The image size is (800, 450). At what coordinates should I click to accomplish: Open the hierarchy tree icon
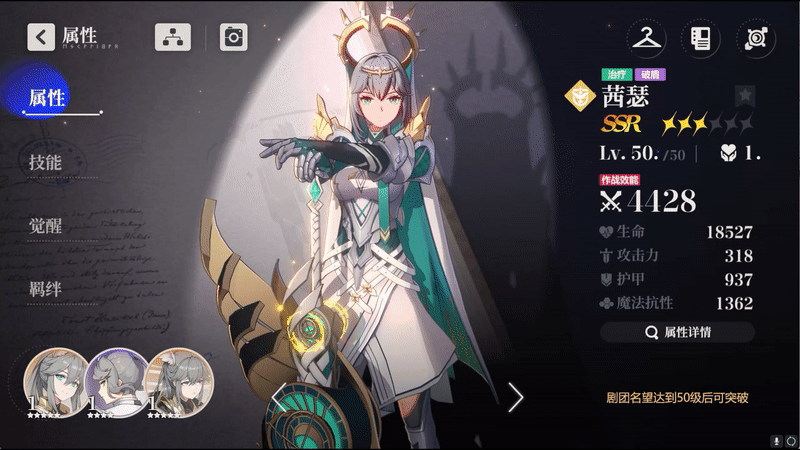pyautogui.click(x=172, y=38)
